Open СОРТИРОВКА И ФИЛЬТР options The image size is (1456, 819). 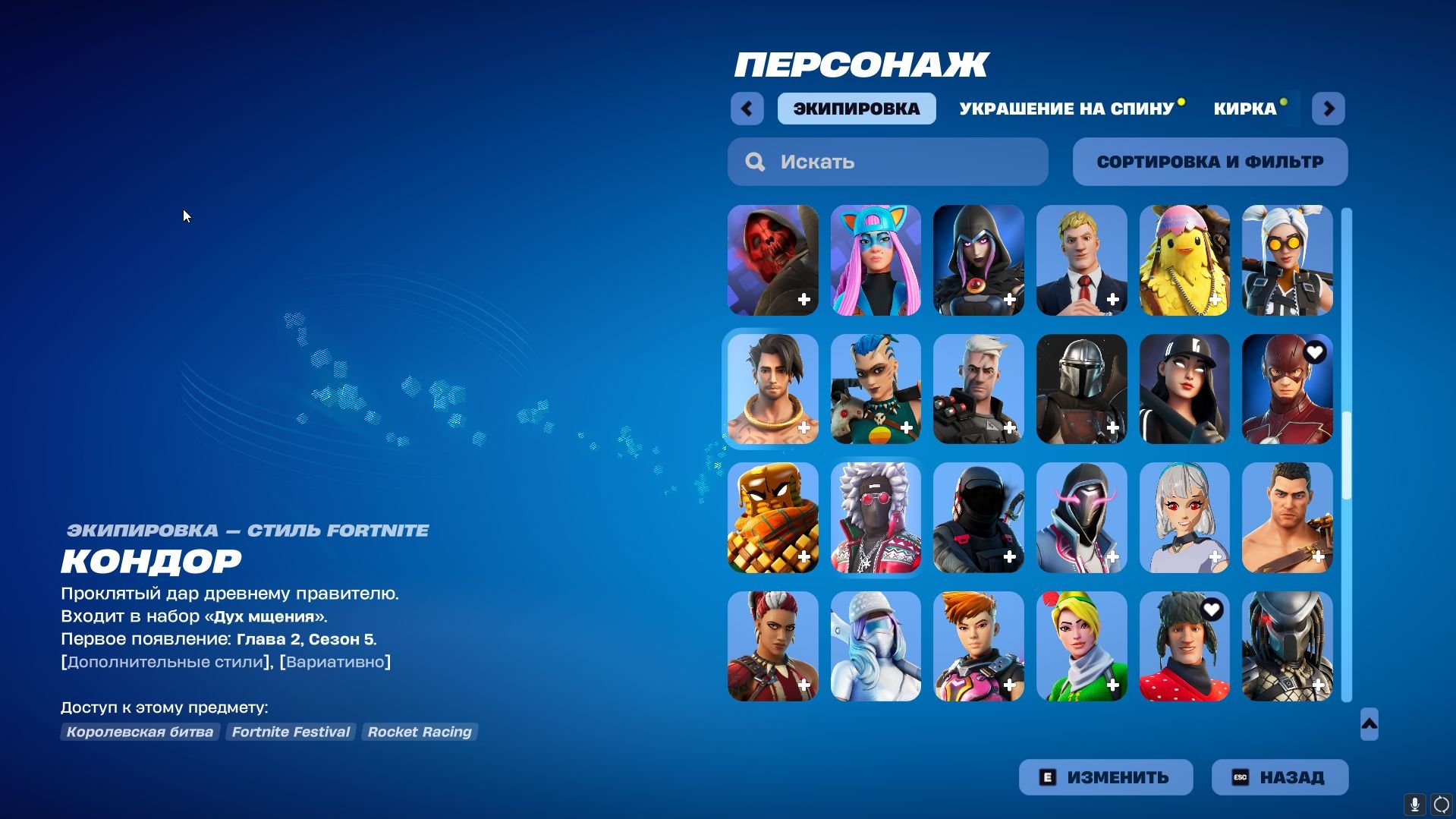click(x=1209, y=162)
